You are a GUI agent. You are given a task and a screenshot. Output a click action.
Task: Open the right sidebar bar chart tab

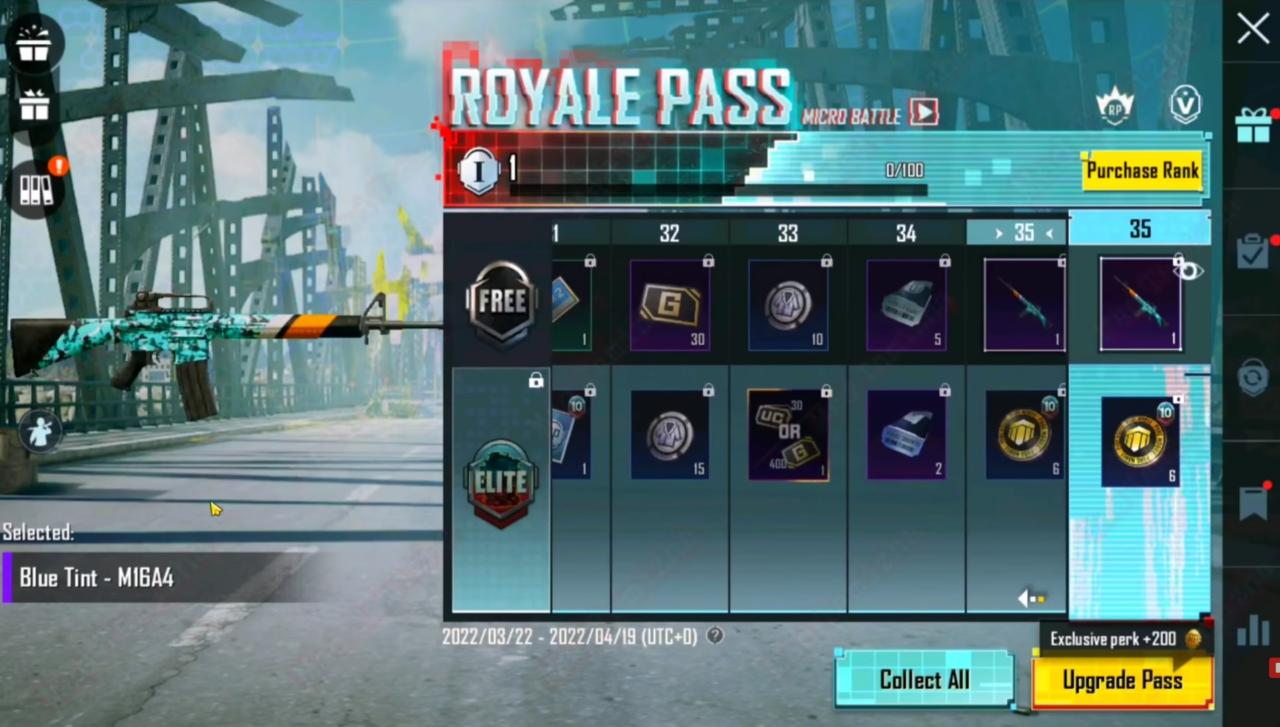tap(1252, 631)
